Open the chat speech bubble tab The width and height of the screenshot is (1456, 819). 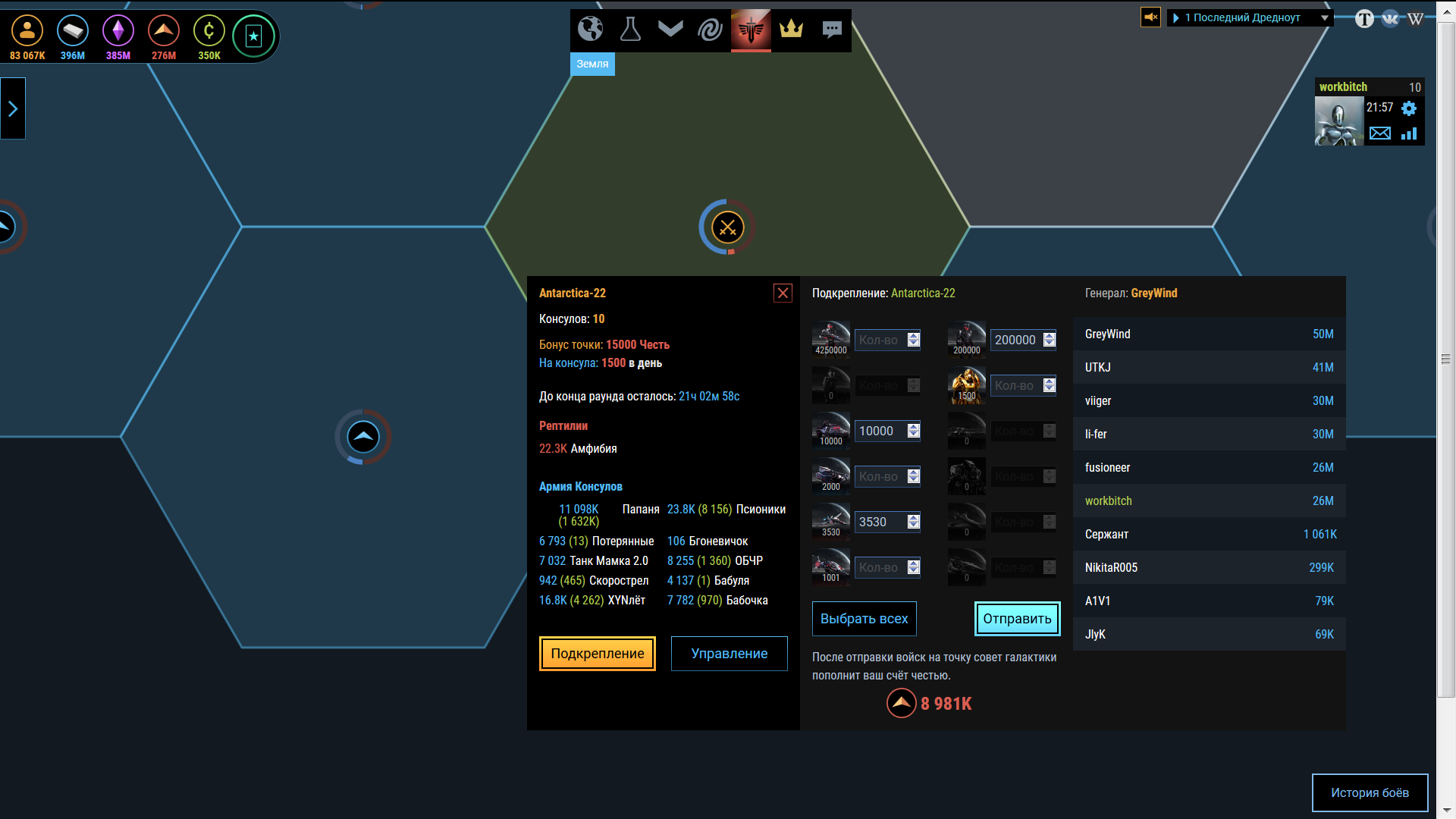click(x=832, y=30)
